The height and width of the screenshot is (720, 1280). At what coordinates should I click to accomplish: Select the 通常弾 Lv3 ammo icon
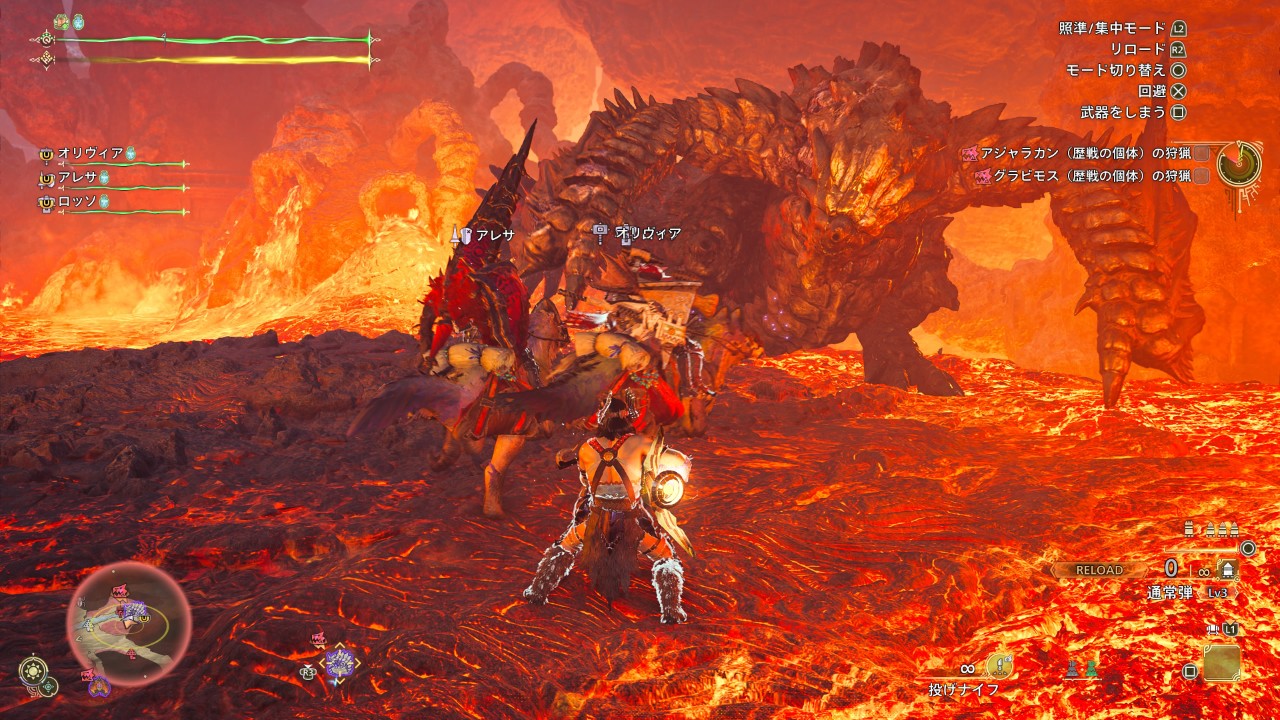[1227, 571]
